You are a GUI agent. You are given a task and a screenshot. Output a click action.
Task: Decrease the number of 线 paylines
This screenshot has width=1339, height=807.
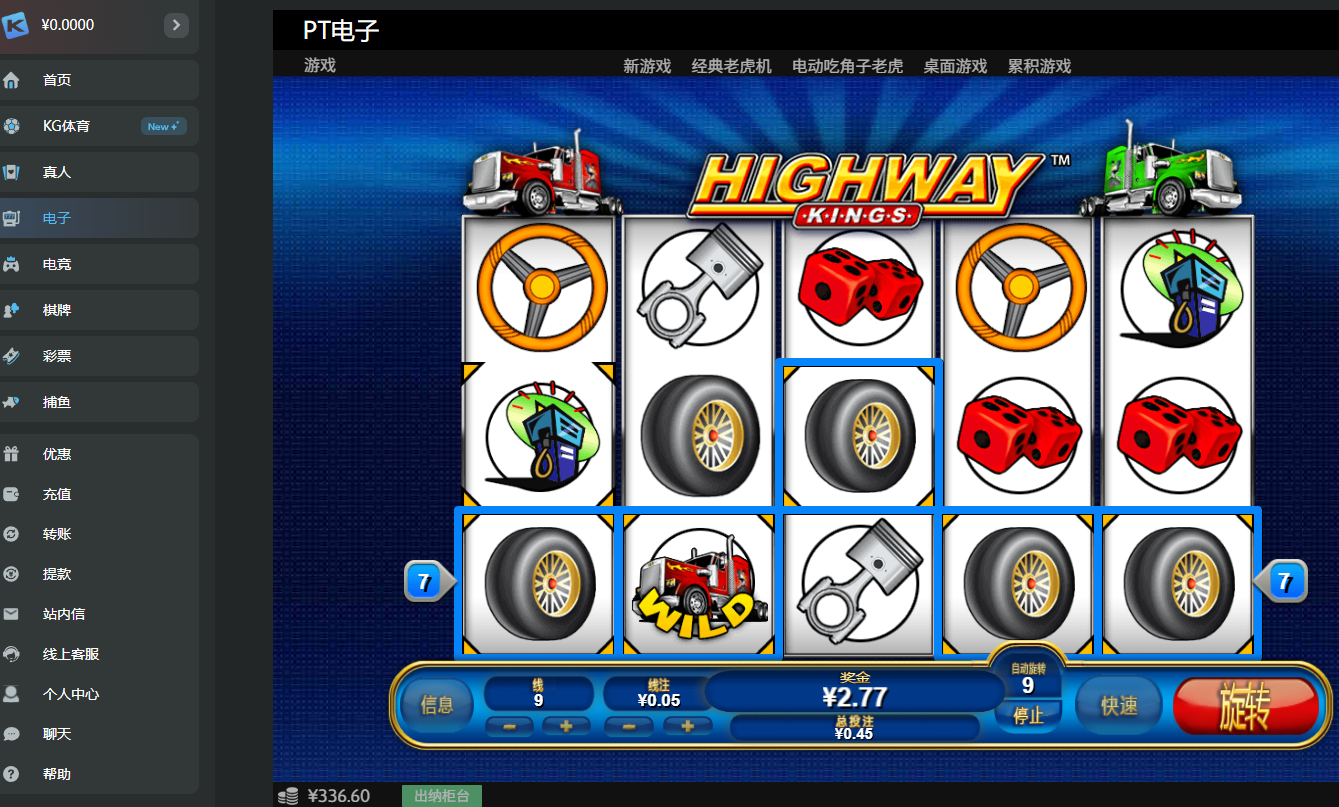510,726
